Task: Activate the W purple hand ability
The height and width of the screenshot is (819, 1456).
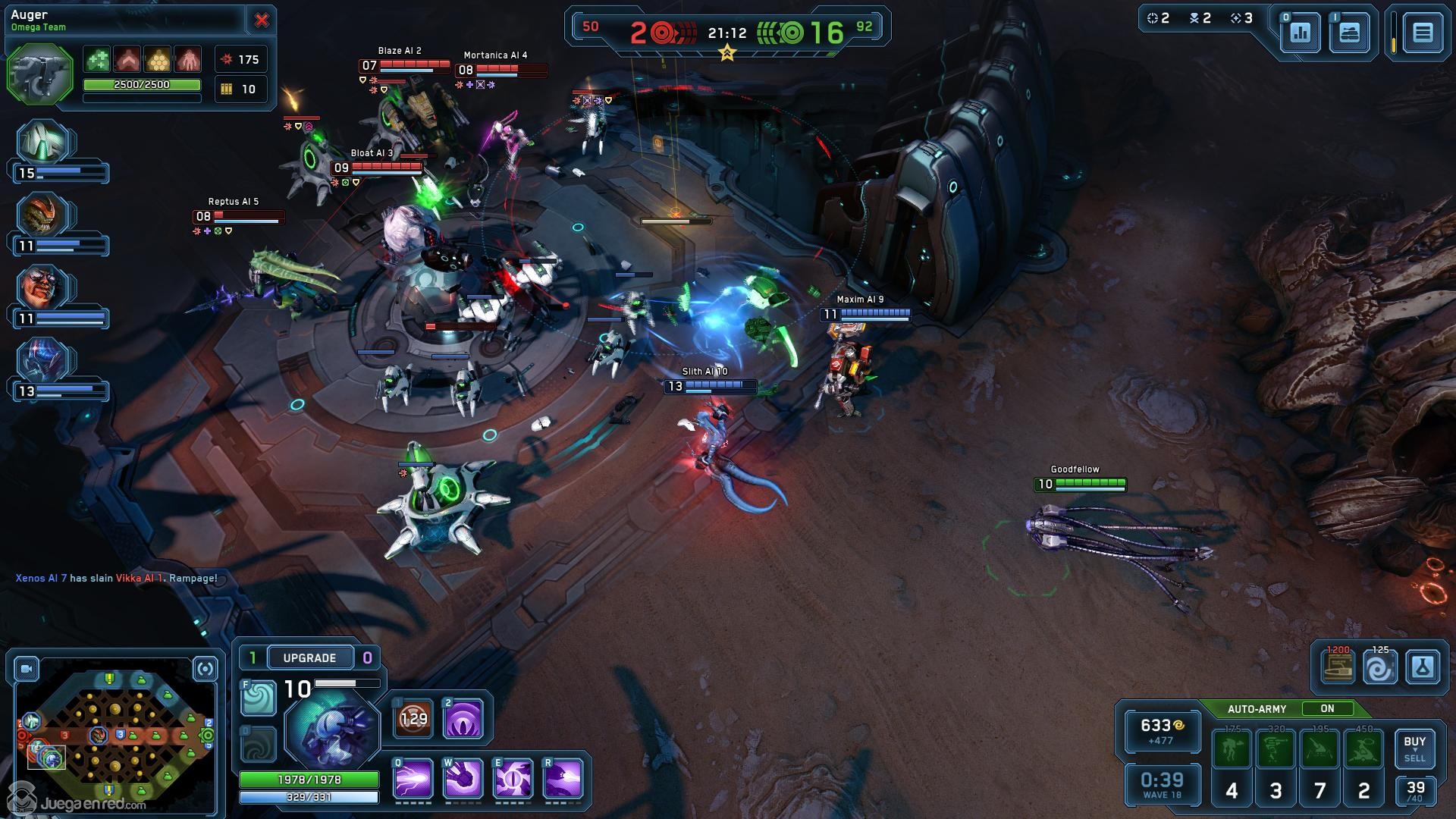Action: pos(463,779)
